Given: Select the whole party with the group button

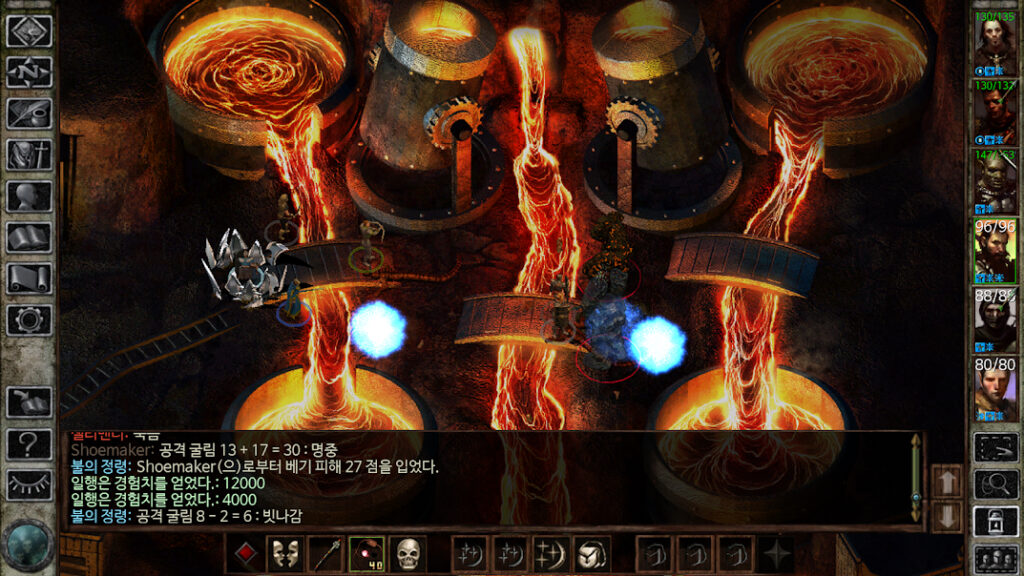Looking at the screenshot, I should coord(996,558).
